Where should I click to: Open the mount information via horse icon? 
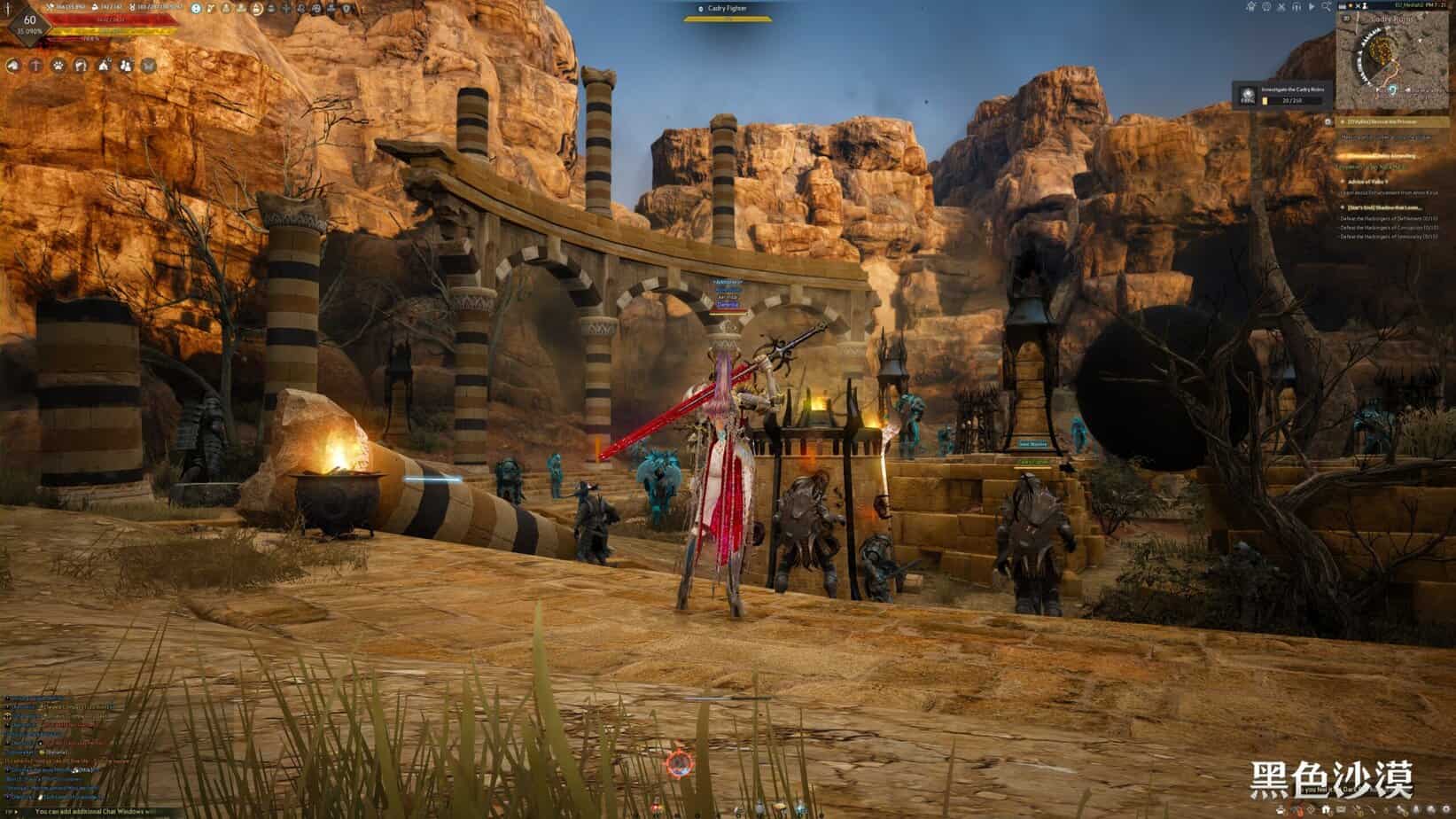12,66
